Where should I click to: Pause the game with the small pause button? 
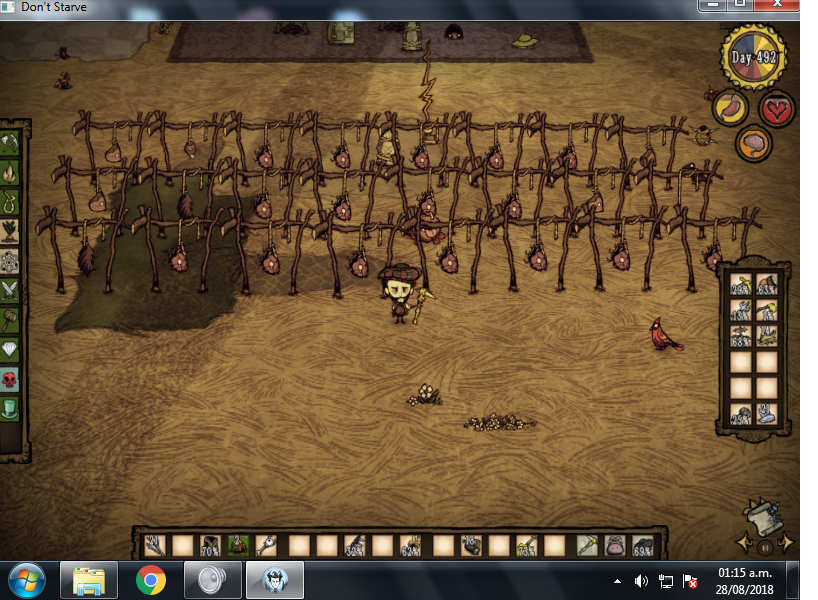tap(766, 547)
